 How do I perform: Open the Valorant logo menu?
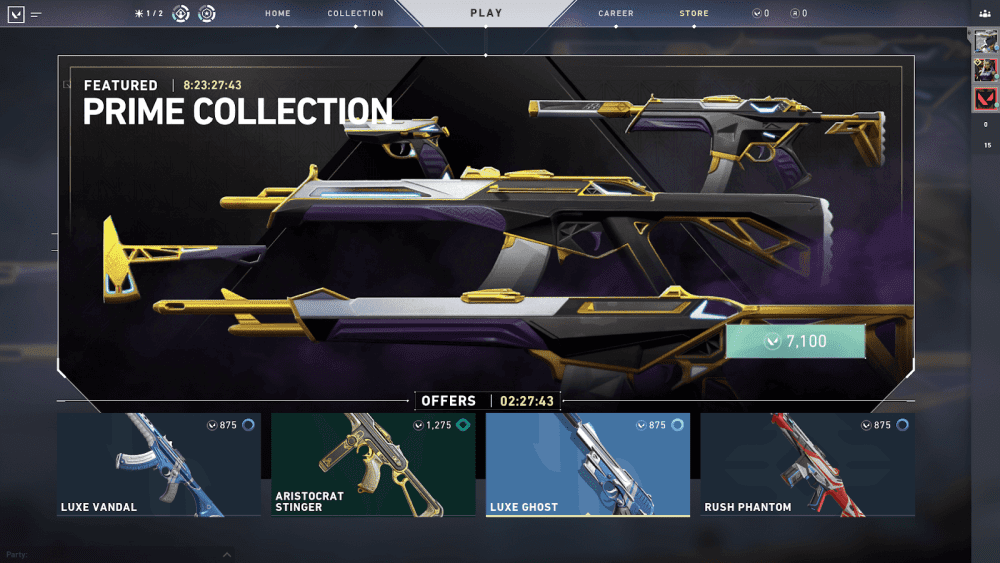[x=17, y=14]
